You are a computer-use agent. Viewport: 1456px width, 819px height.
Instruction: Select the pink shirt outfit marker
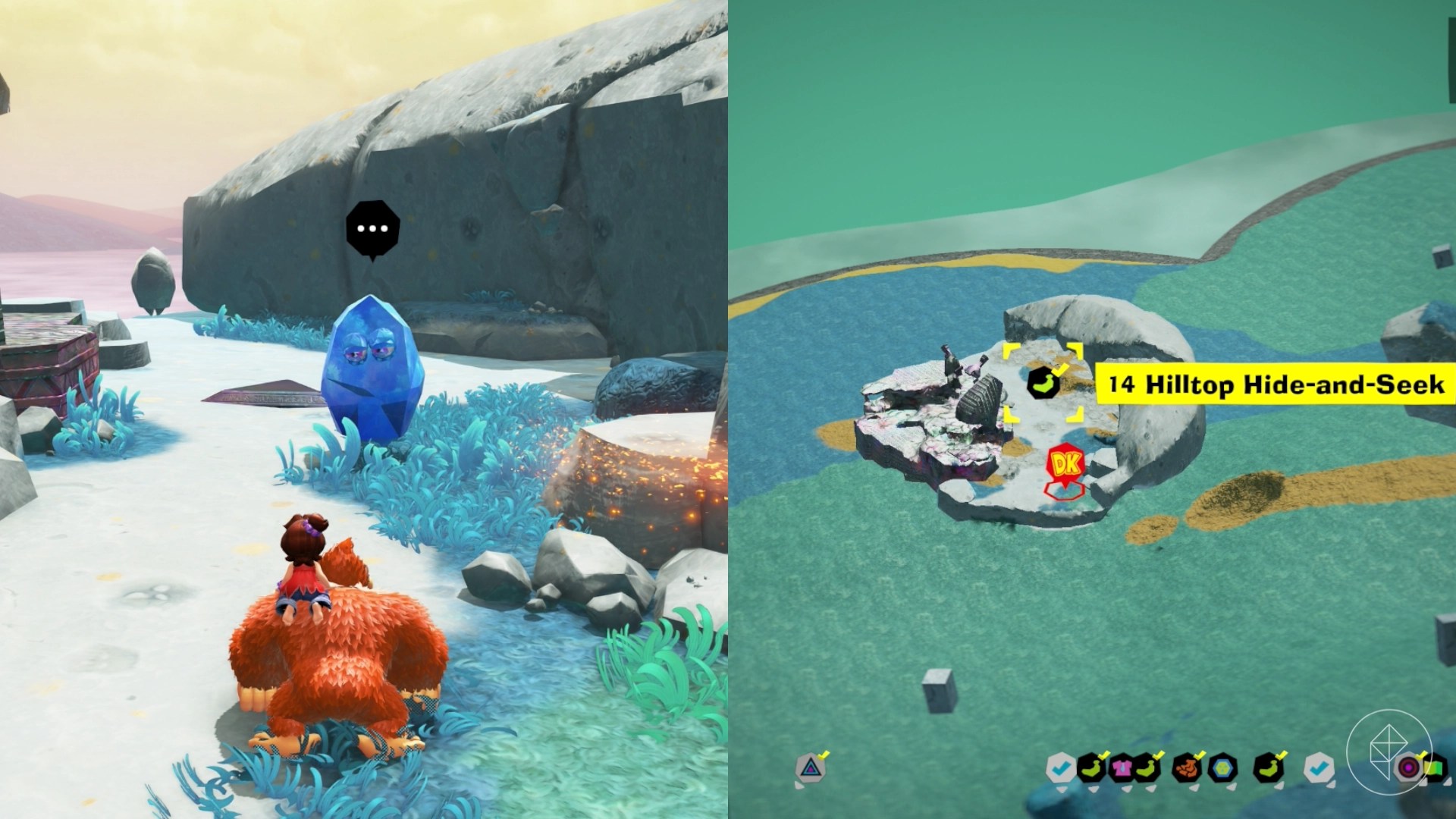pyautogui.click(x=1122, y=768)
